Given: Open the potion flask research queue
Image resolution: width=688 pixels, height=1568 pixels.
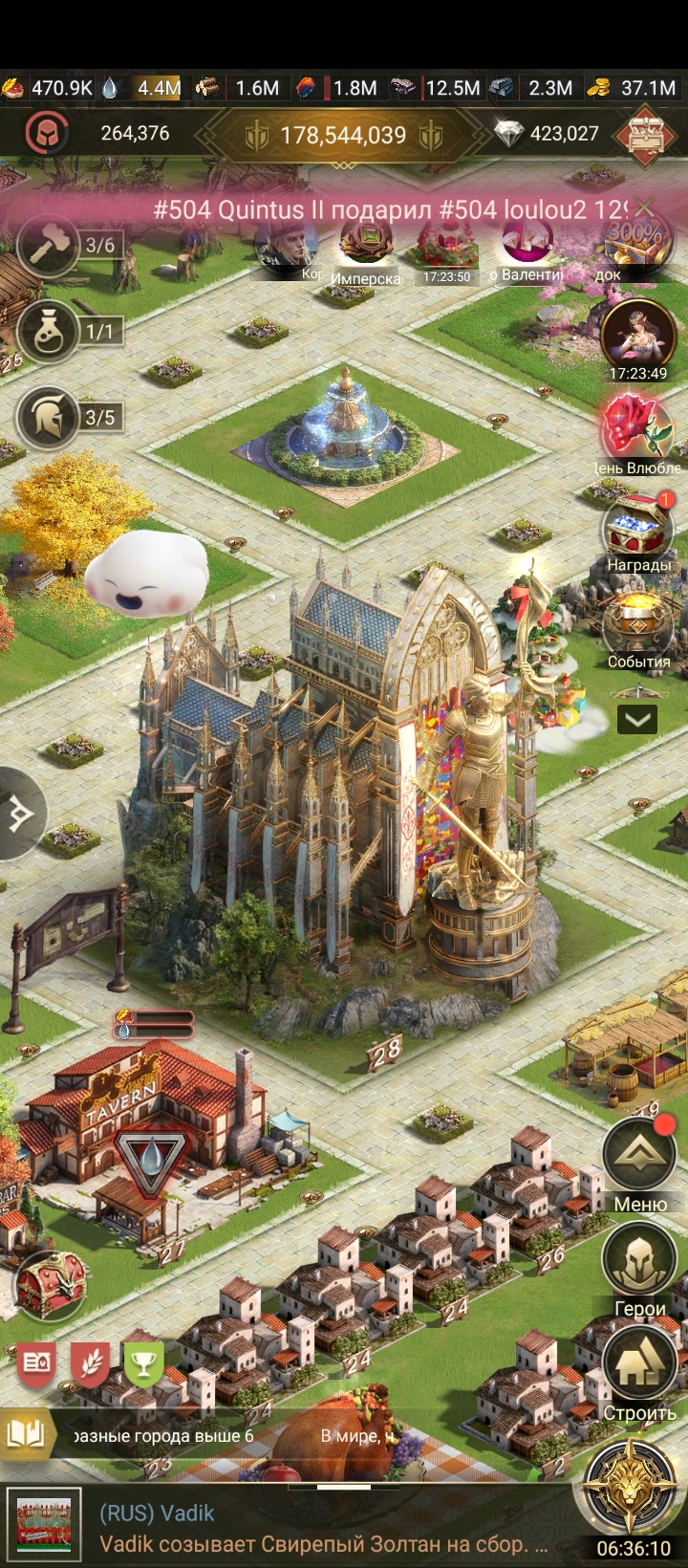Looking at the screenshot, I should coord(48,332).
